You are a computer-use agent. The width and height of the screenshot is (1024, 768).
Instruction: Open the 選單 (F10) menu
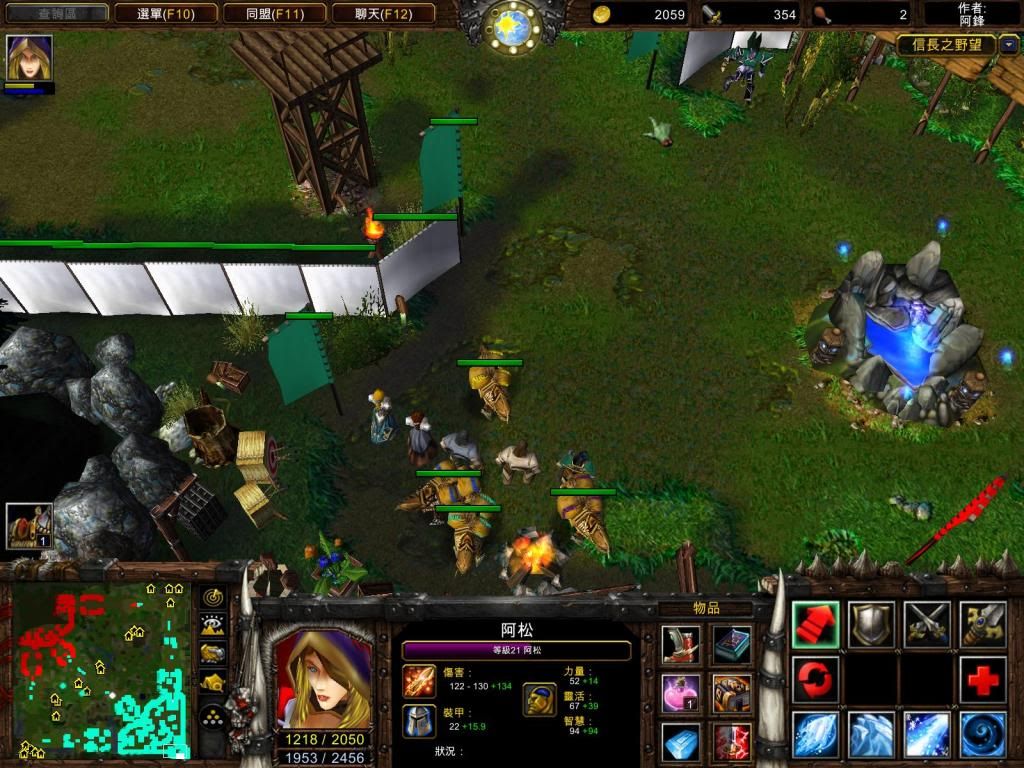[153, 14]
